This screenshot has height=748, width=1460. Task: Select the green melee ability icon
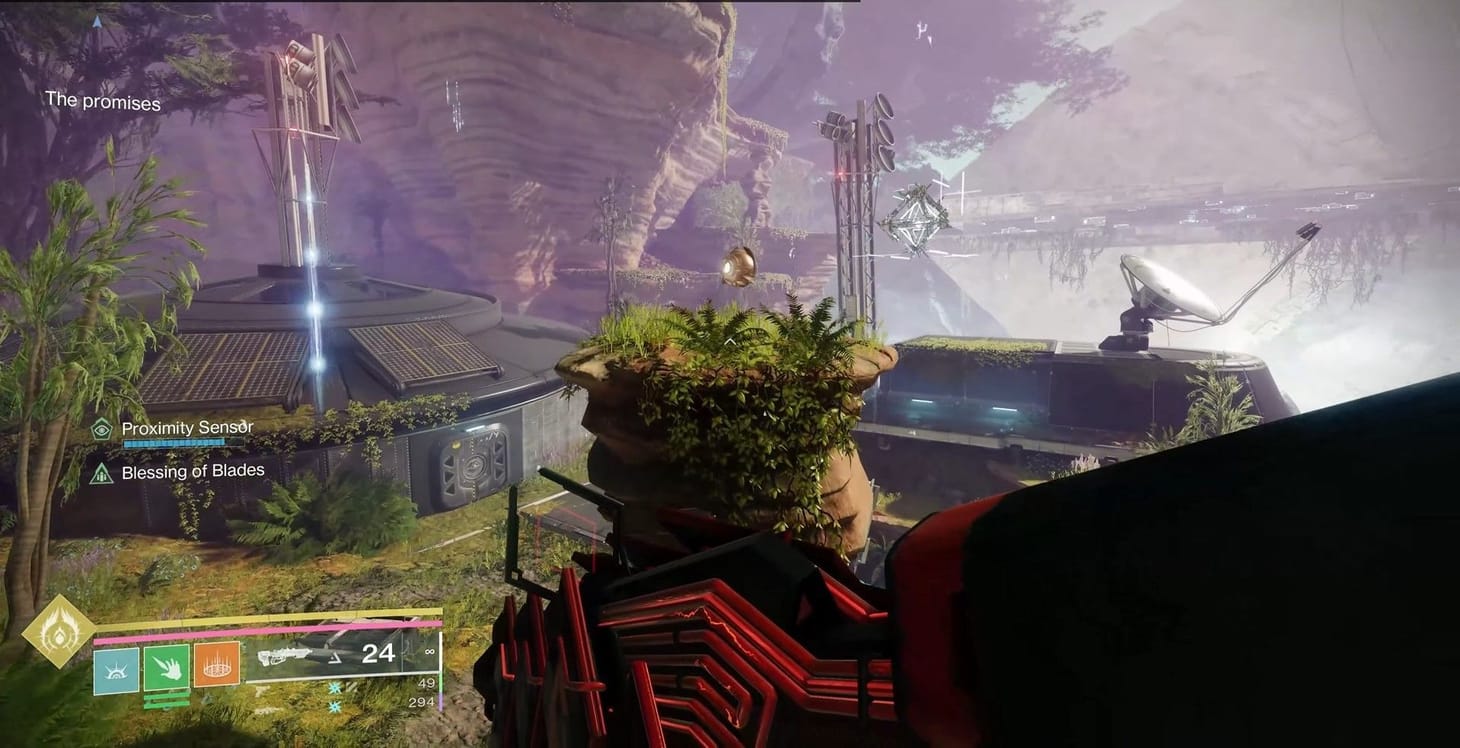click(x=165, y=667)
